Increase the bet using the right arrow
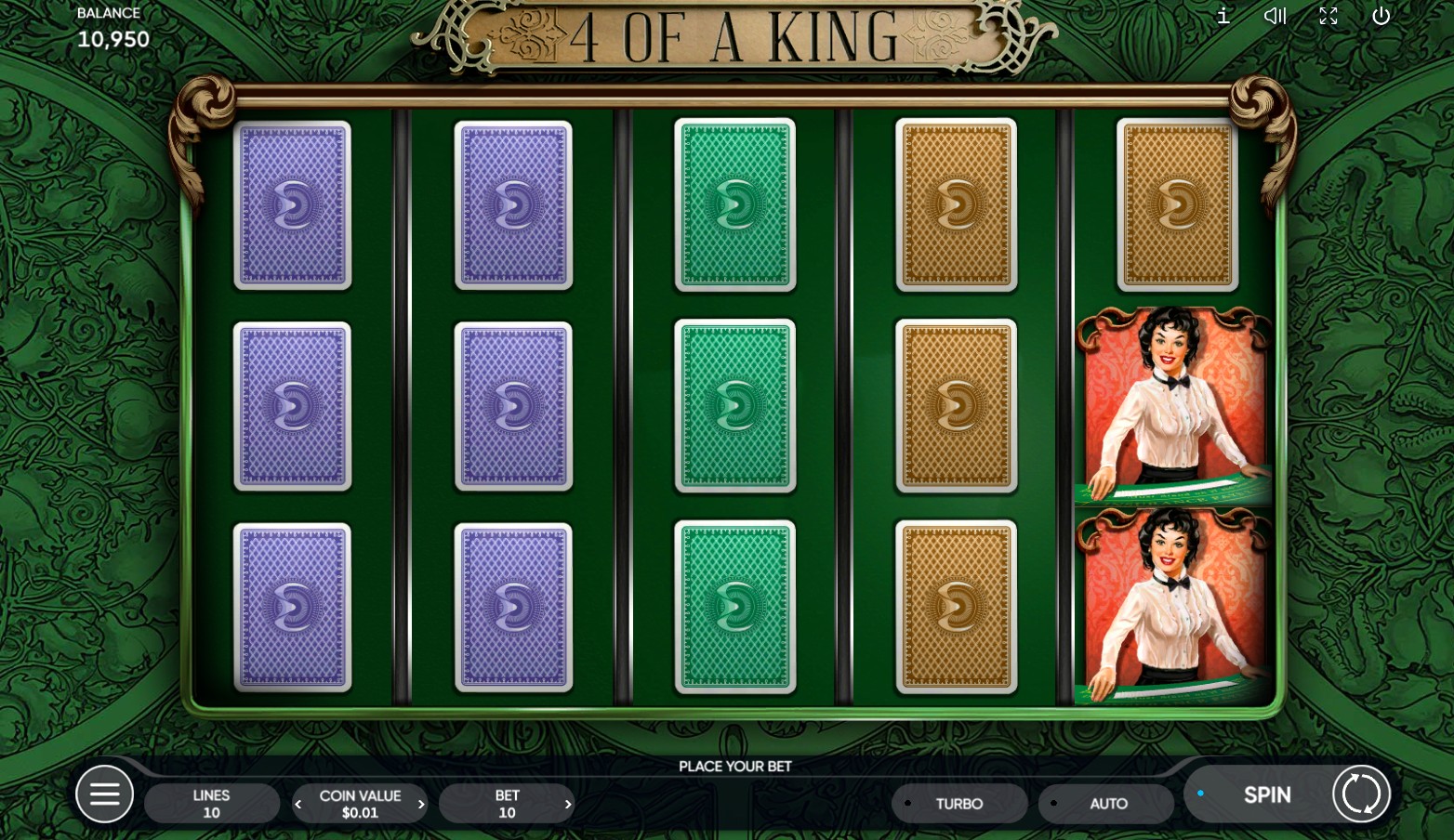Image resolution: width=1454 pixels, height=840 pixels. click(x=568, y=804)
